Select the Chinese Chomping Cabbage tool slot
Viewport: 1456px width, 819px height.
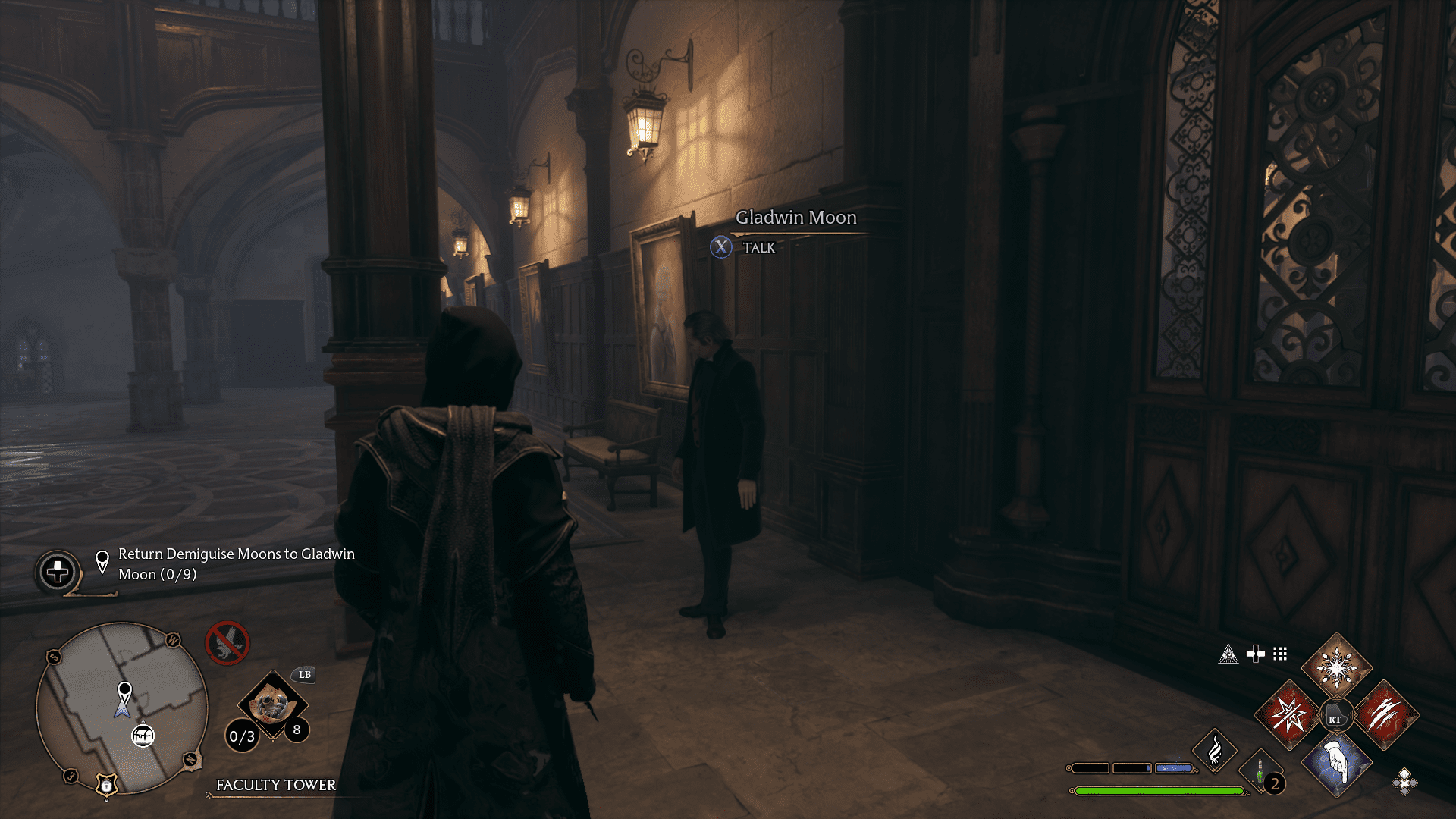pos(271,705)
